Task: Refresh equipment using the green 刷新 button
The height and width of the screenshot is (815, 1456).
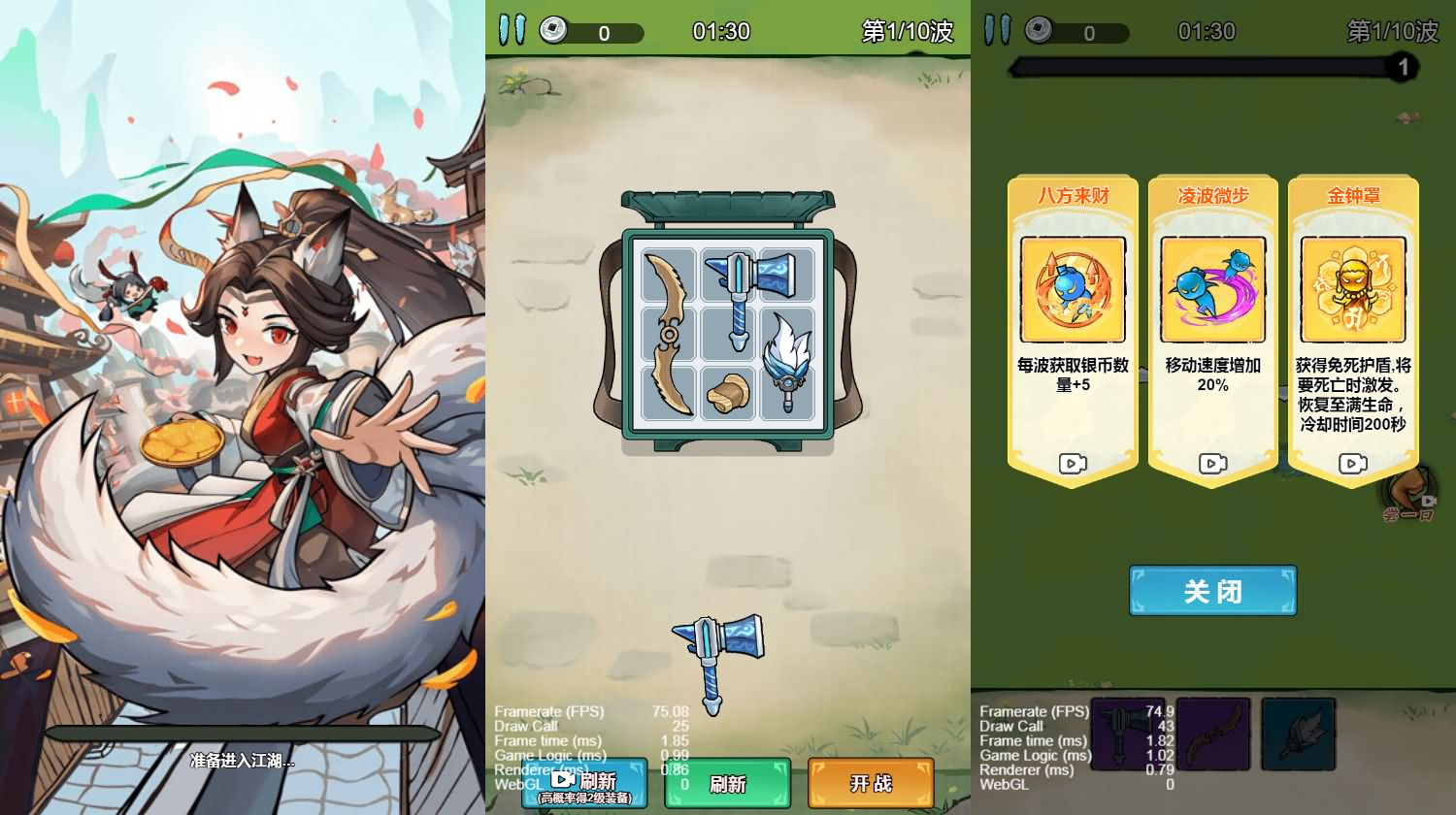Action: pos(727,783)
